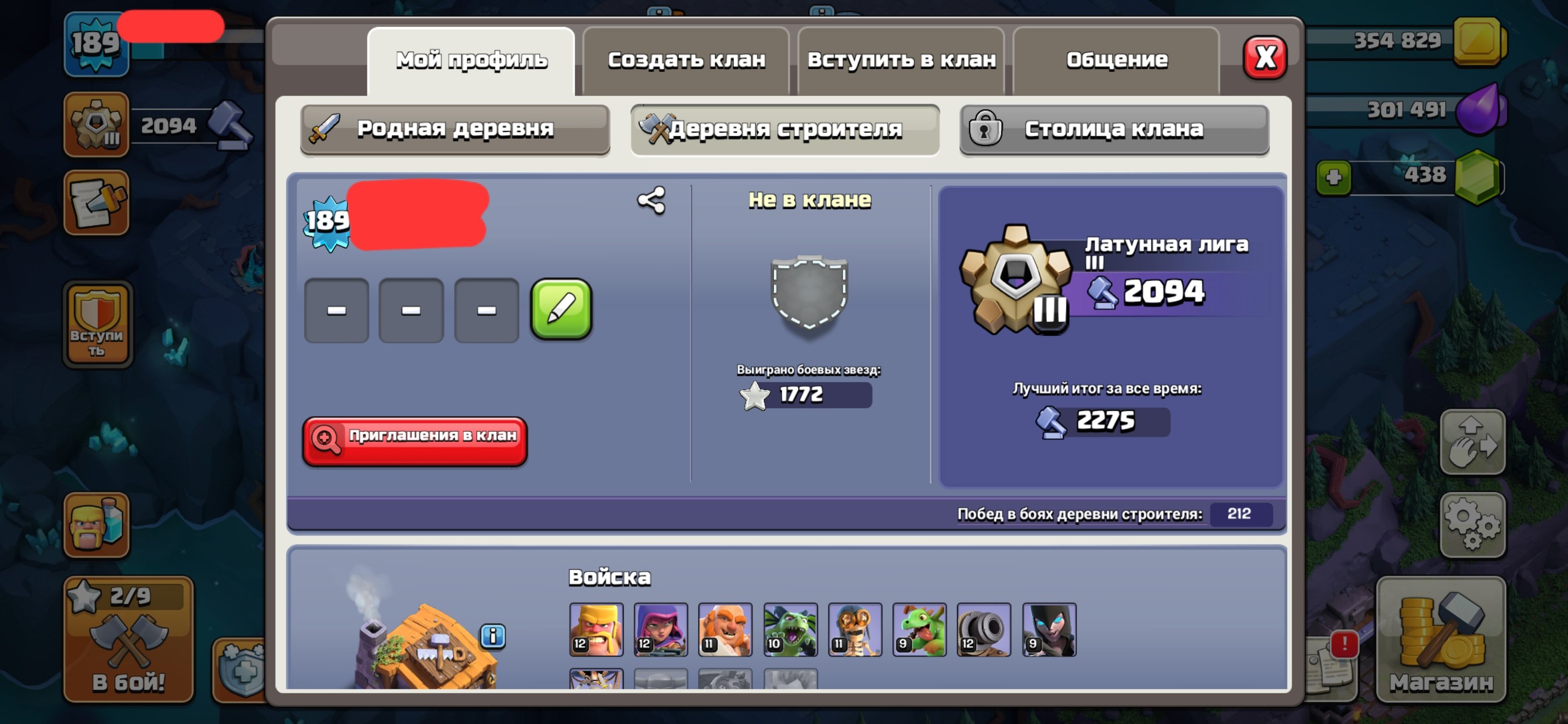This screenshot has height=724, width=1568.
Task: Switch to the Создать клан tab
Action: (685, 59)
